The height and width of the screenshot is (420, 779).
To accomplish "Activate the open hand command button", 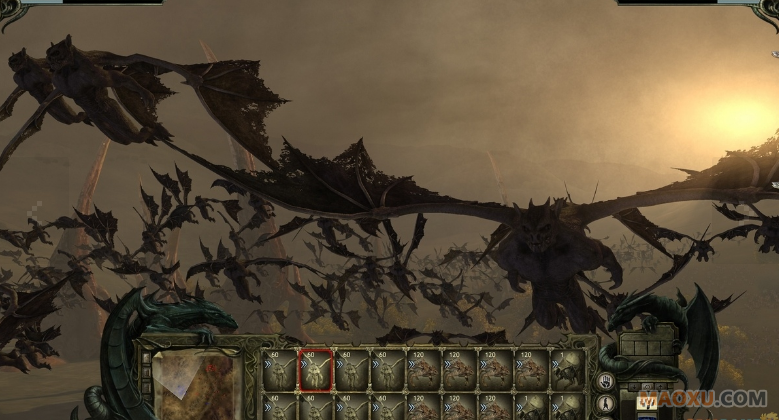I will tap(606, 381).
